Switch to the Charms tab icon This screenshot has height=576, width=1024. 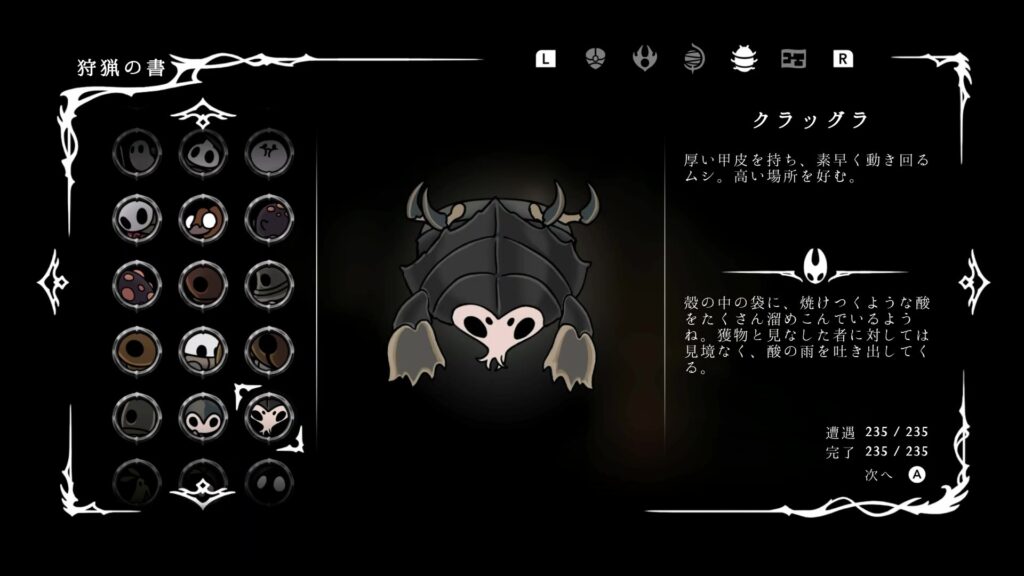click(x=595, y=58)
